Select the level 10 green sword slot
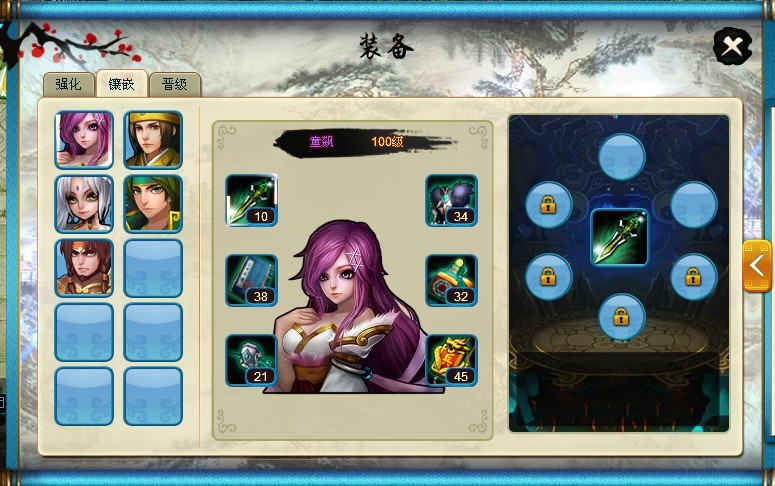 coord(251,200)
